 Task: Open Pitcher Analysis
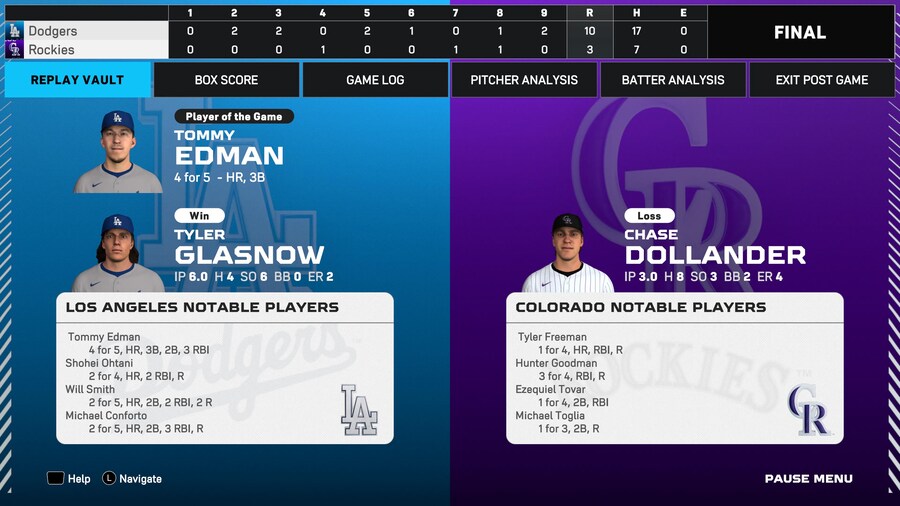524,80
